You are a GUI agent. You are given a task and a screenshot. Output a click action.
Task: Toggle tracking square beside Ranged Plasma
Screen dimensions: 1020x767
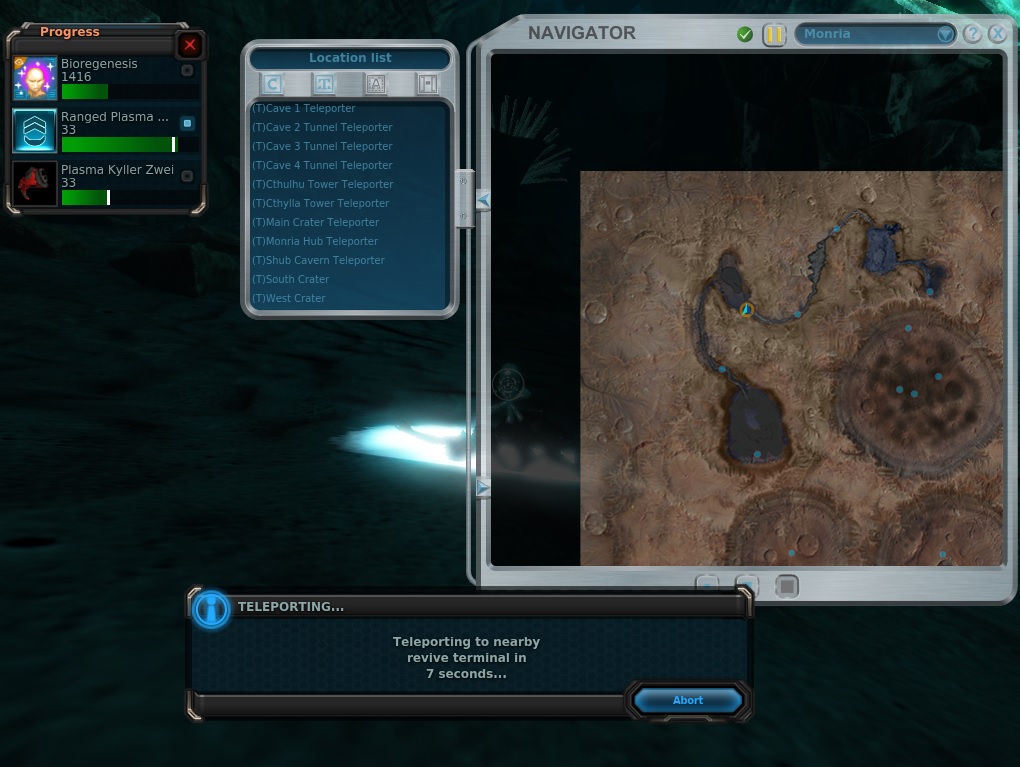tap(187, 123)
